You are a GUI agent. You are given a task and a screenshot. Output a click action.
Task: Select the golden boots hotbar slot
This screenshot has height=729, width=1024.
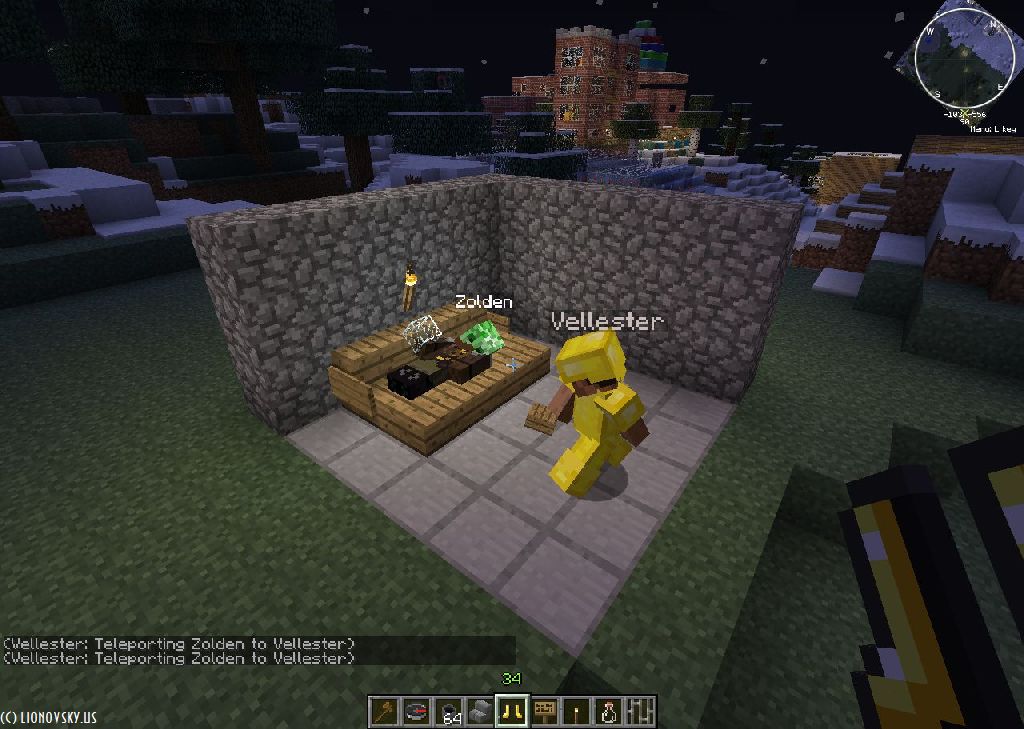point(513,711)
